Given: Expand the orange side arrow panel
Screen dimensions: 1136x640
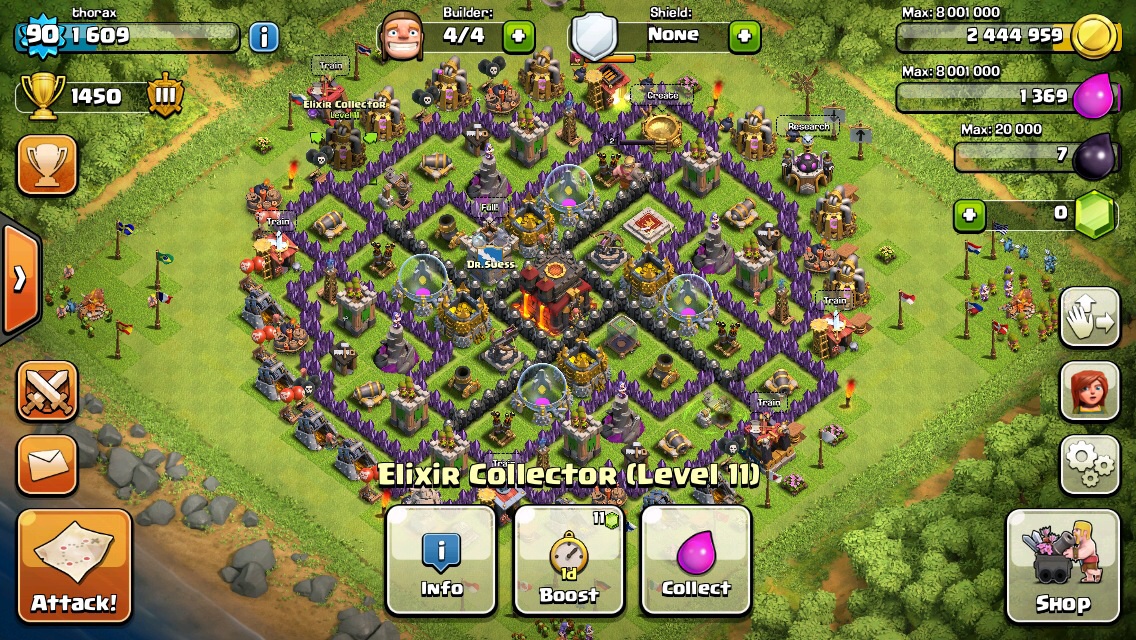Looking at the screenshot, I should [19, 278].
